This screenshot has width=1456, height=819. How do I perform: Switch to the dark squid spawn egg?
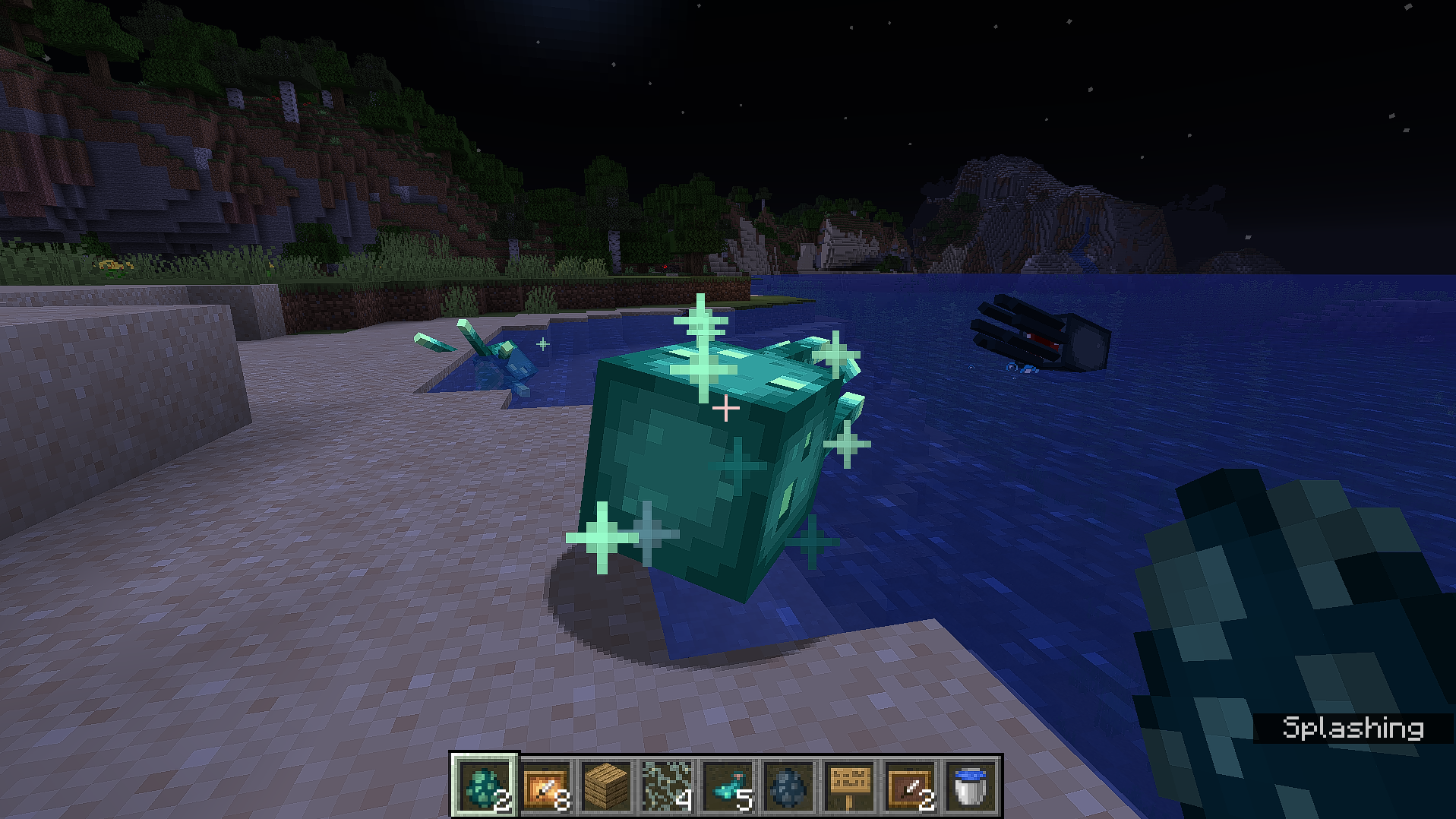click(788, 786)
